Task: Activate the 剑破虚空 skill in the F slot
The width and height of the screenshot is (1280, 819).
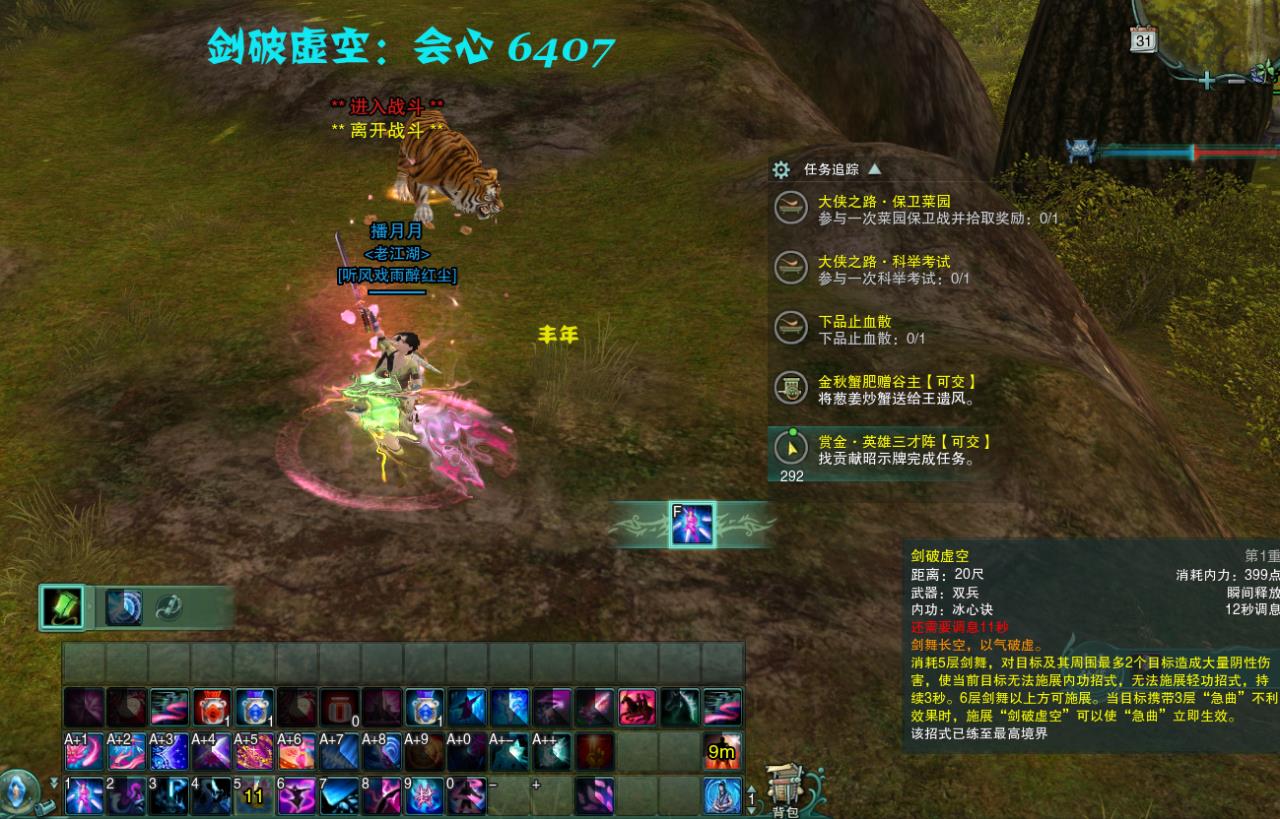Action: coord(692,525)
